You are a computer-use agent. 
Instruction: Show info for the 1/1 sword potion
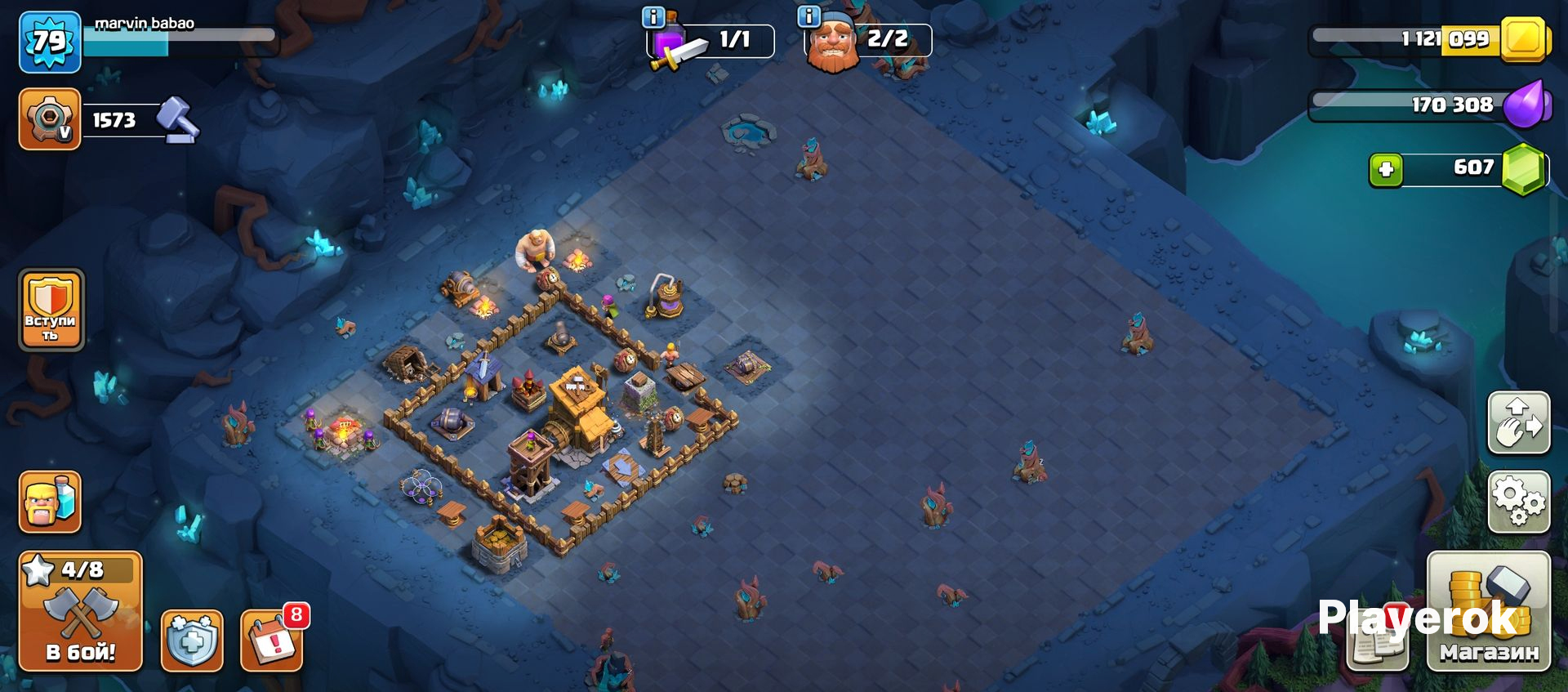[653, 16]
